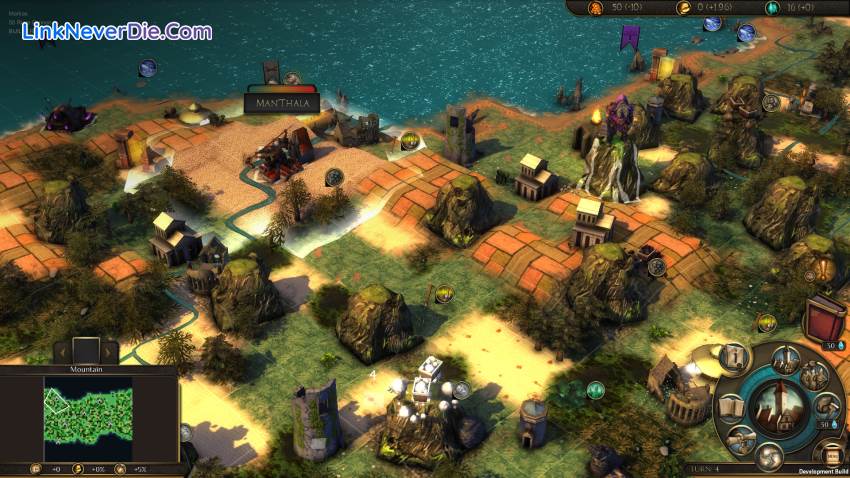Open the LinkNeverDie.Com watermark link
Image resolution: width=850 pixels, height=478 pixels.
coord(112,32)
